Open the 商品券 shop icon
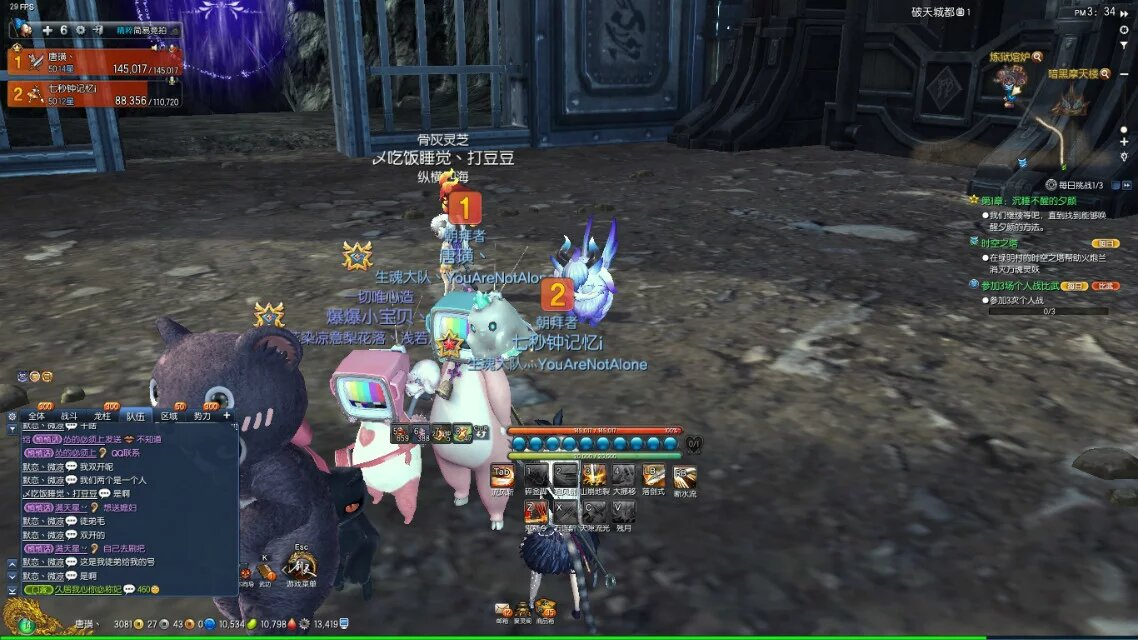This screenshot has height=640, width=1138. click(x=545, y=609)
